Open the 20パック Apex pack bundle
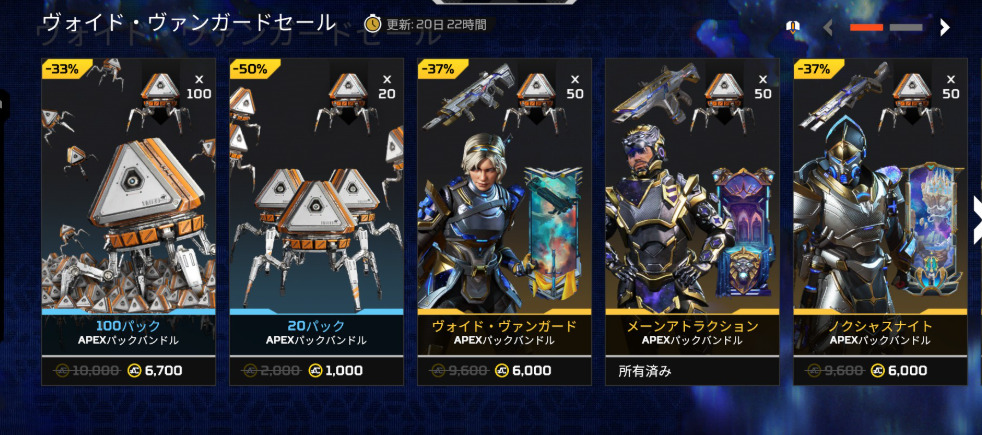 click(x=316, y=220)
